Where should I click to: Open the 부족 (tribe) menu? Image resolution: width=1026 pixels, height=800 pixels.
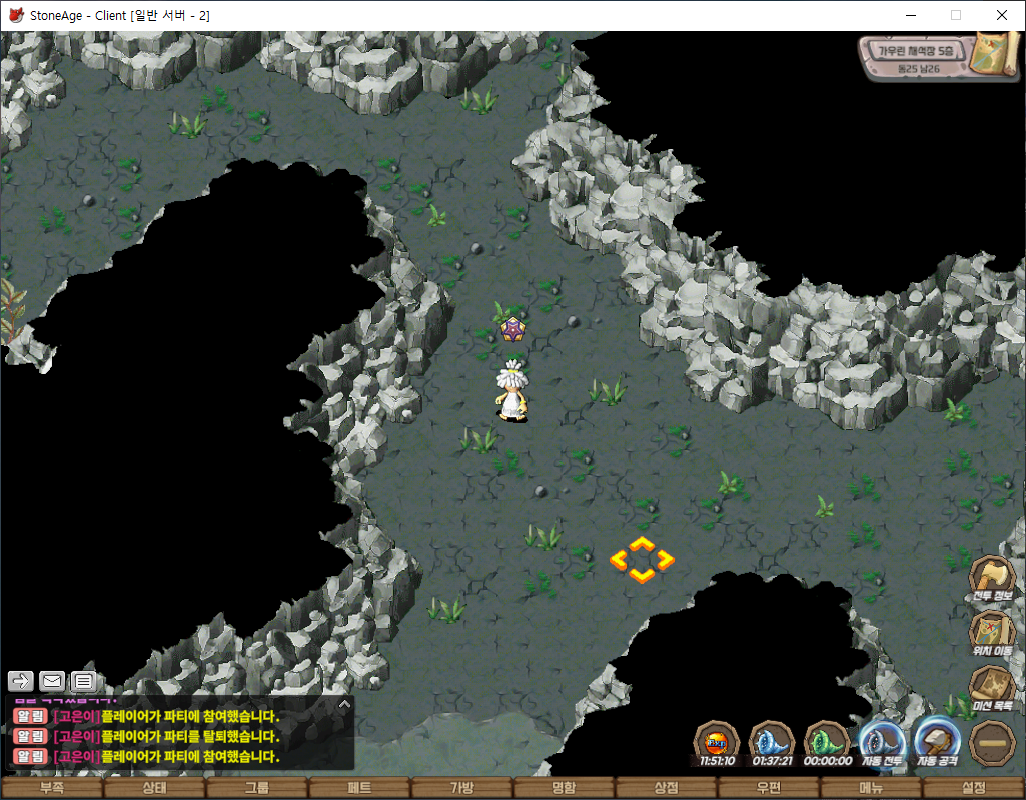click(x=52, y=788)
